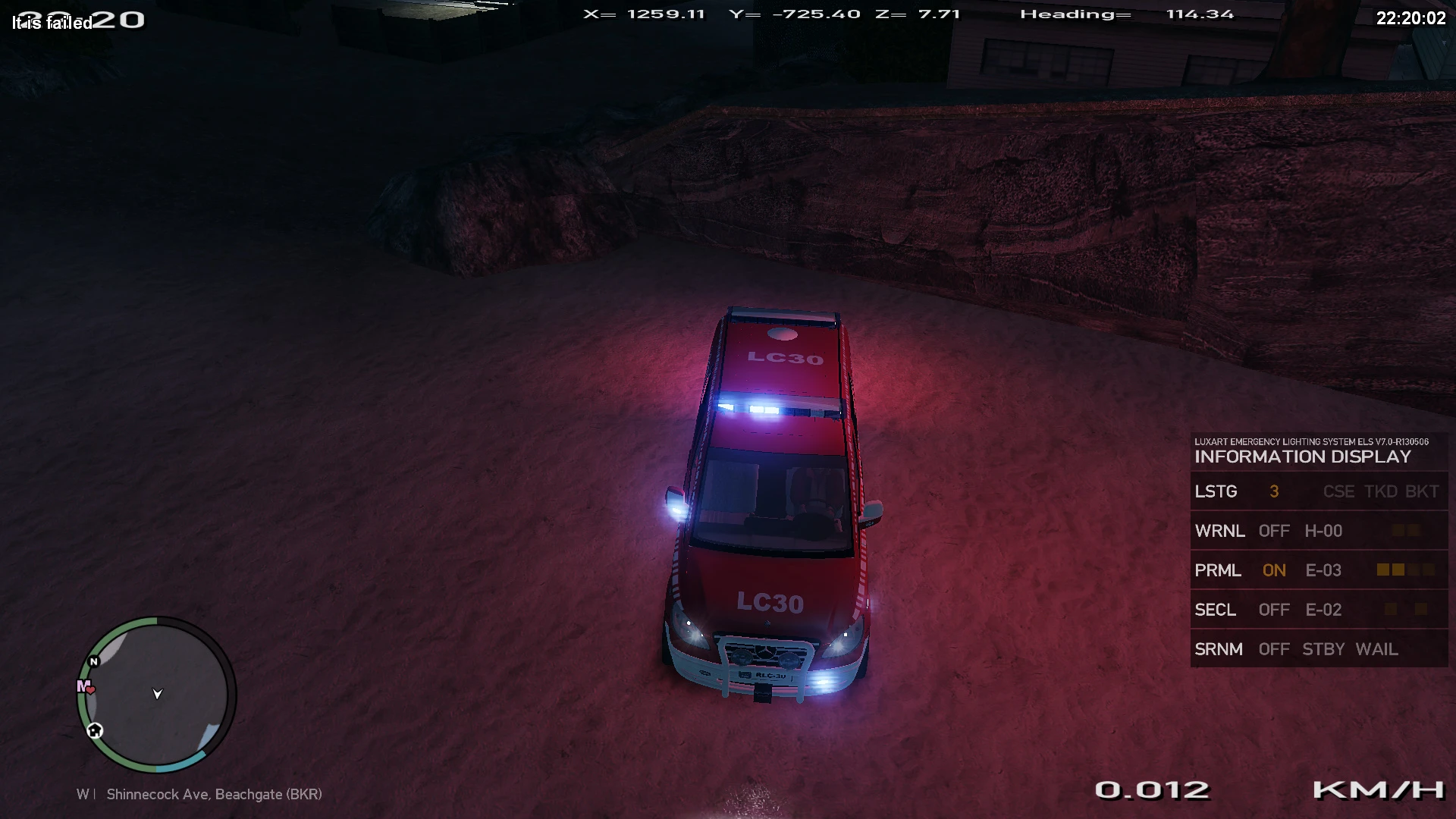This screenshot has width=1456, height=819.
Task: Click the Shinnecock Ave, Beachgate street name
Action: 215,794
